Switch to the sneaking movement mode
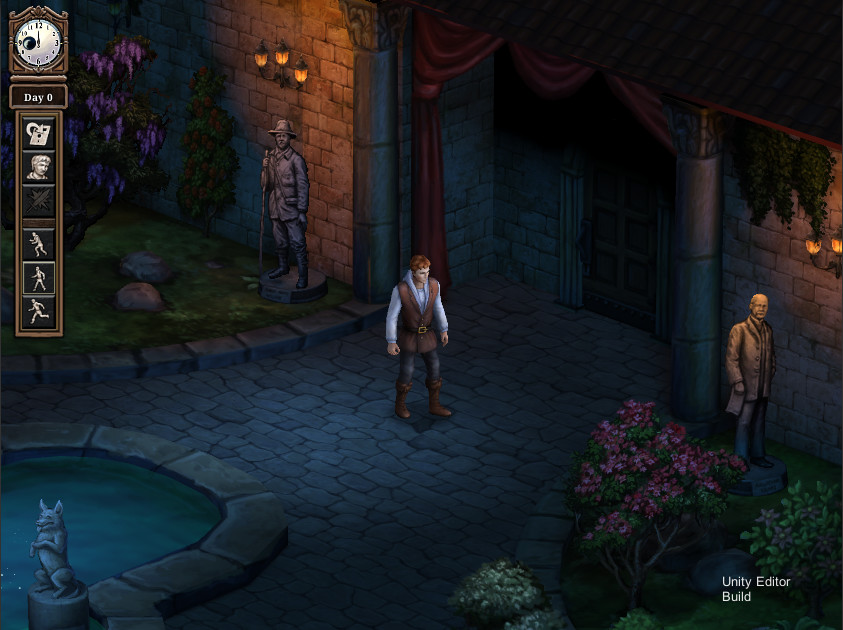Viewport: 843px width, 630px height. [39, 245]
